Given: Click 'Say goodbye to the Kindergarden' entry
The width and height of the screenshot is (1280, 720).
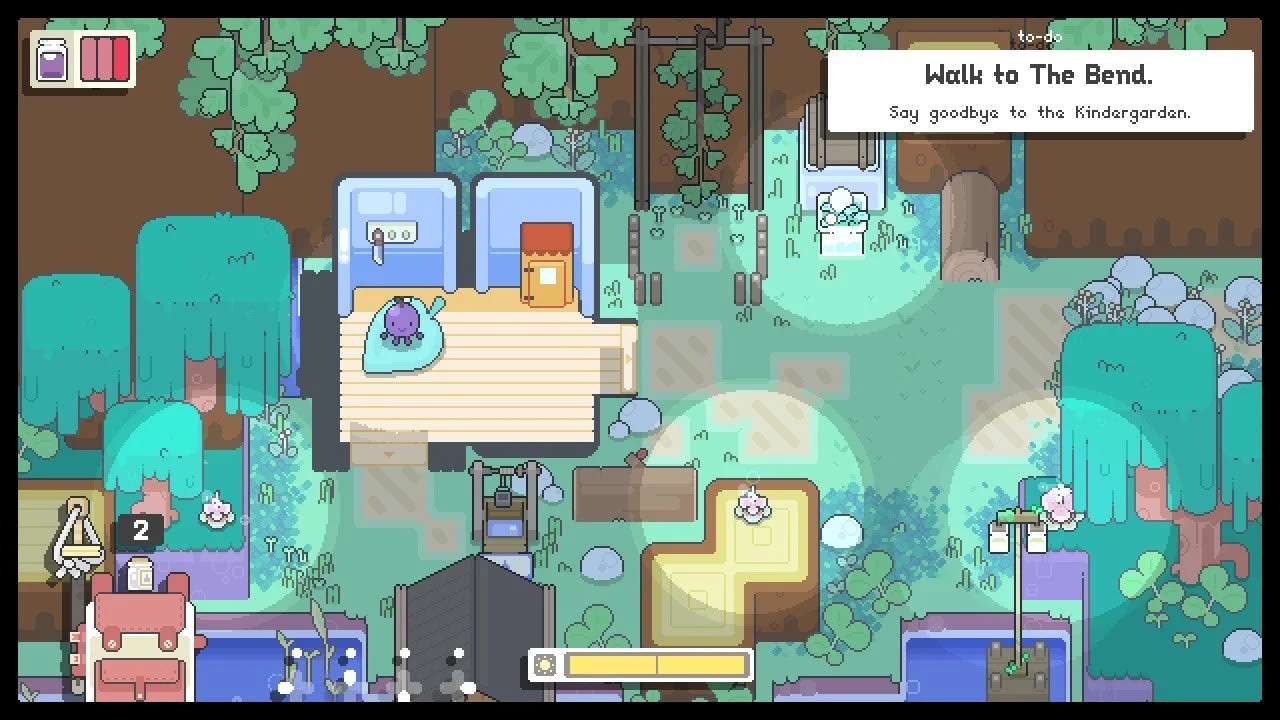Looking at the screenshot, I should (1038, 112).
